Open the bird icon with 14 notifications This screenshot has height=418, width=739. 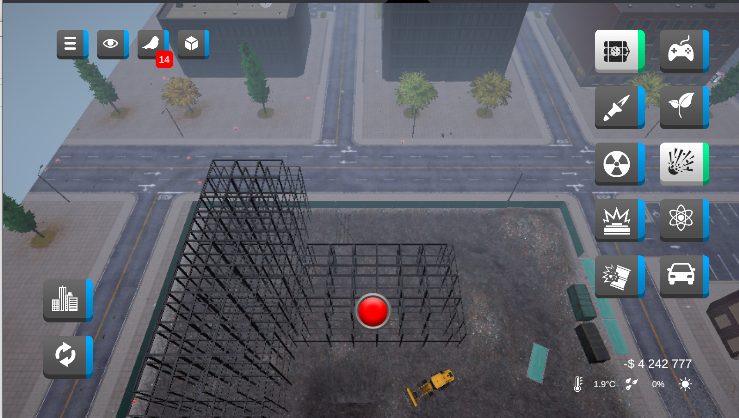pyautogui.click(x=152, y=44)
